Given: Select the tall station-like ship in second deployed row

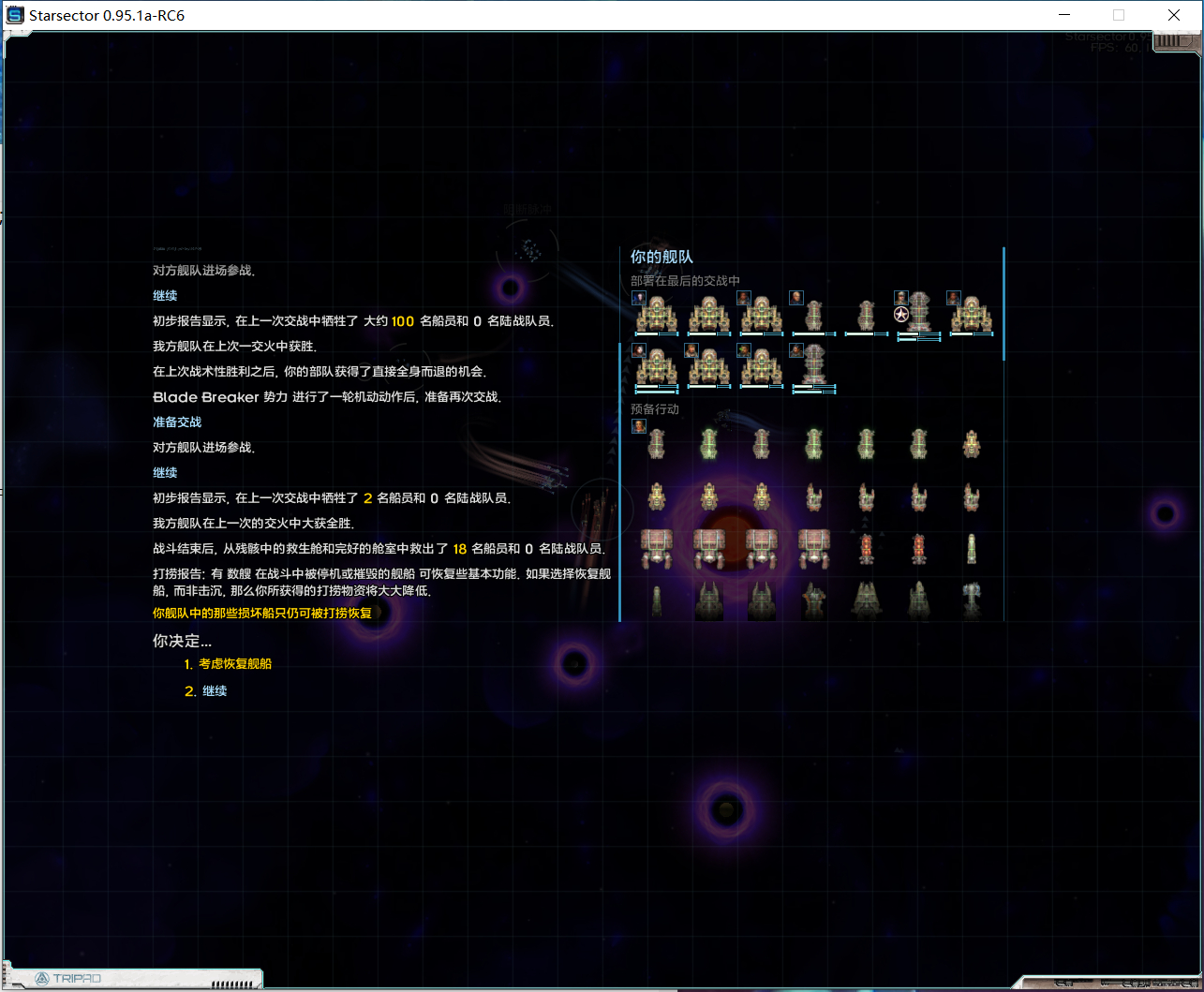Looking at the screenshot, I should (x=814, y=365).
